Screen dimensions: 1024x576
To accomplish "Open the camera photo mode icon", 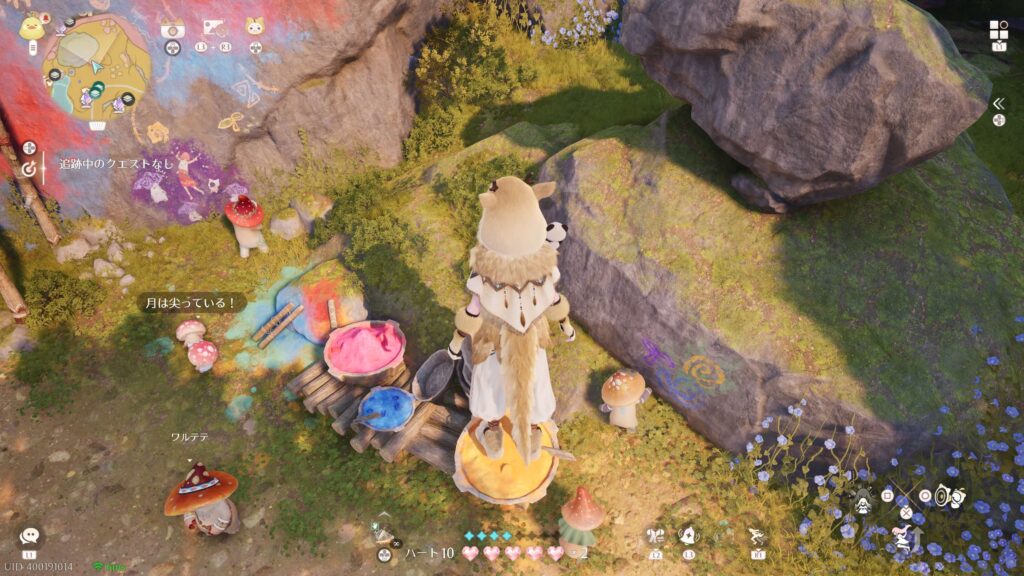I will pos(172,29).
